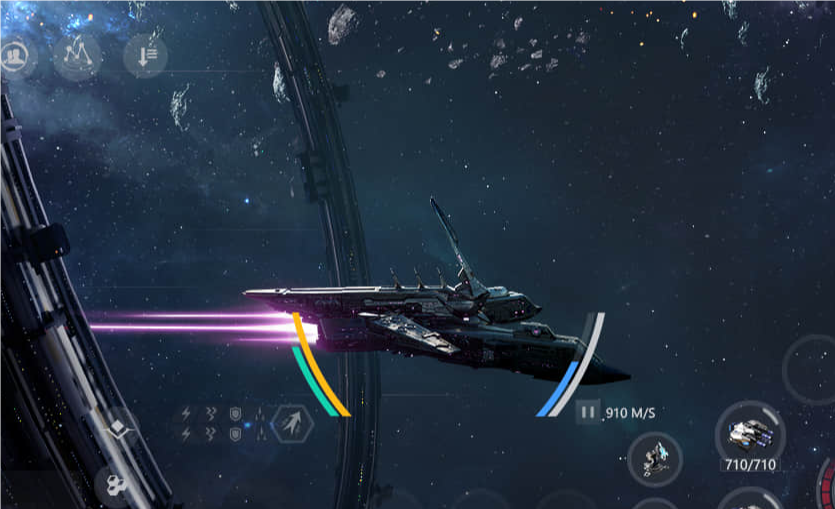
Task: Open the fleet members icon
Action: click(14, 57)
